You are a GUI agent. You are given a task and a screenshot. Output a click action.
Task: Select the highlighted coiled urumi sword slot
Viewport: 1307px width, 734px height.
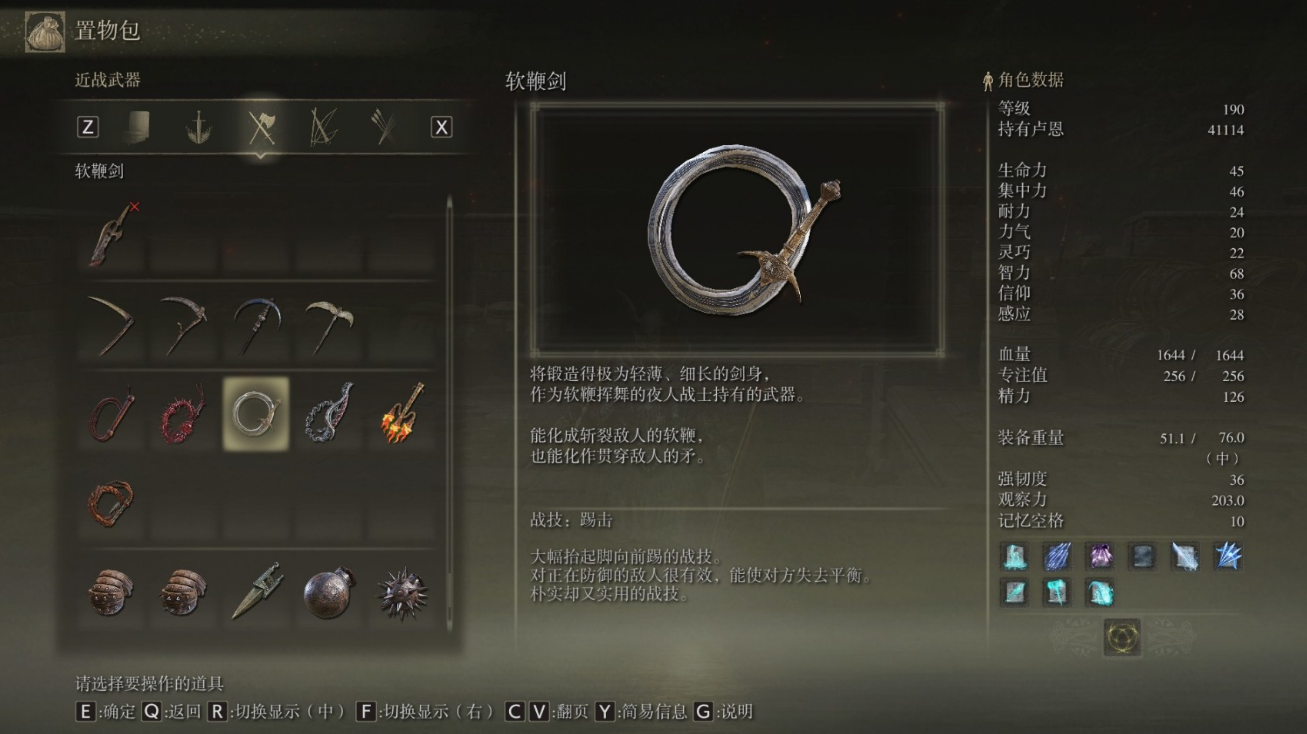point(256,413)
